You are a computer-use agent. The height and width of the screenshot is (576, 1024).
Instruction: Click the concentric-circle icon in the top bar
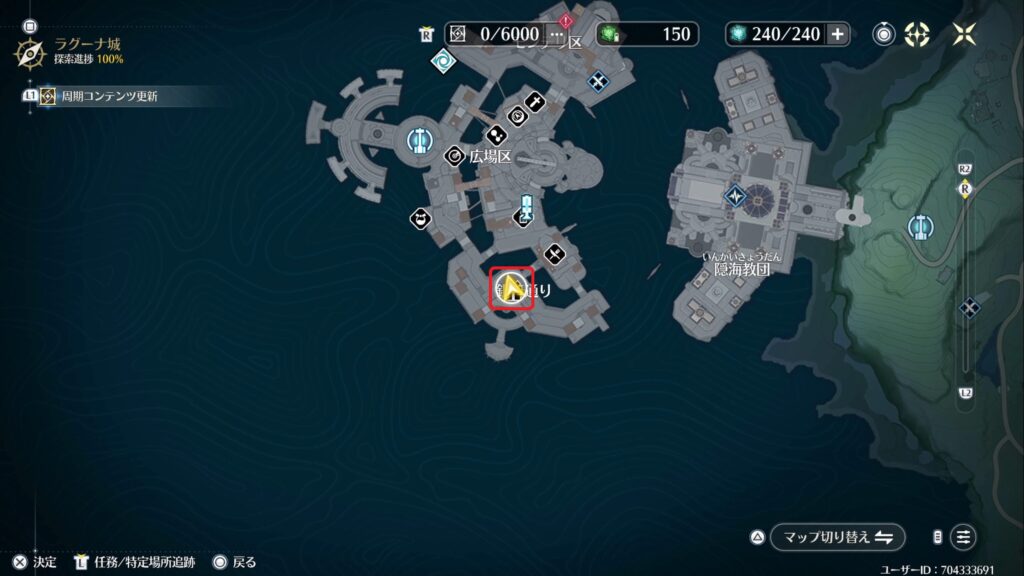[884, 34]
